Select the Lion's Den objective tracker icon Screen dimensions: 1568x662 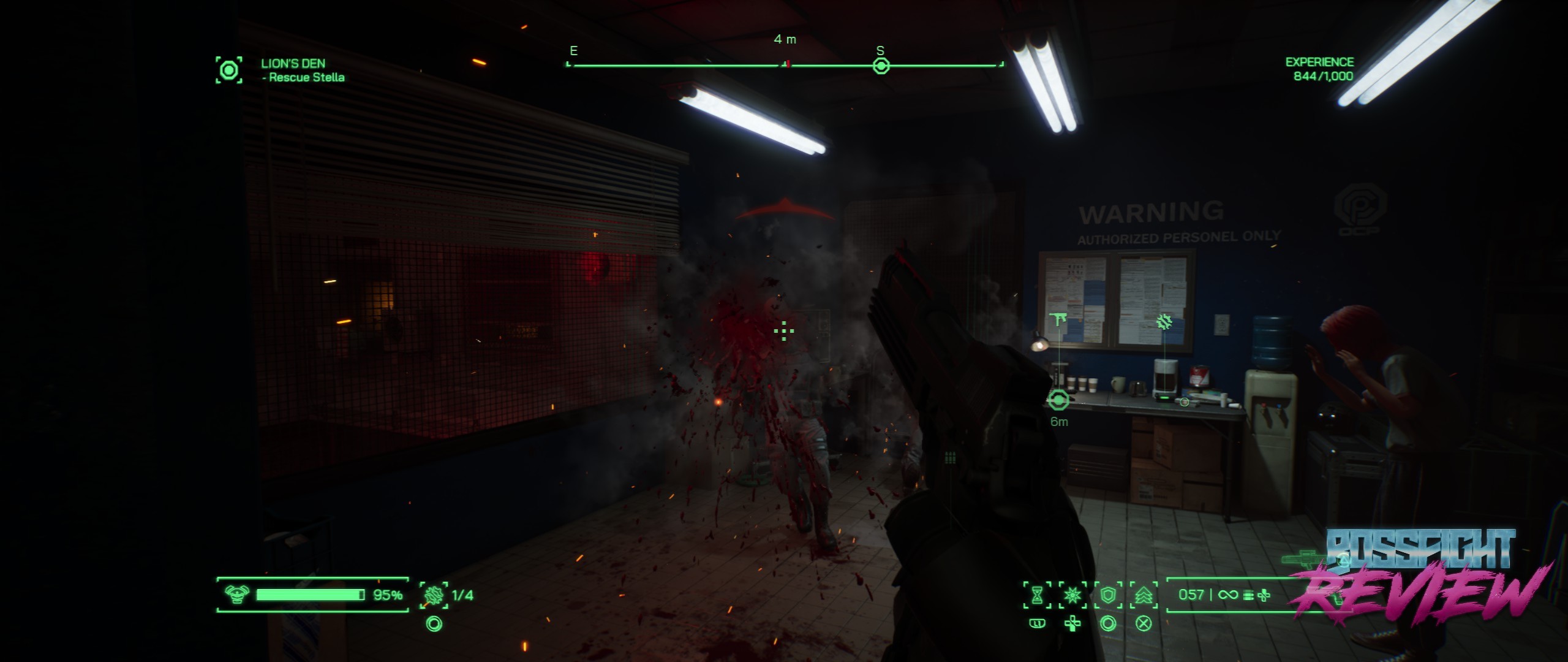coord(228,70)
